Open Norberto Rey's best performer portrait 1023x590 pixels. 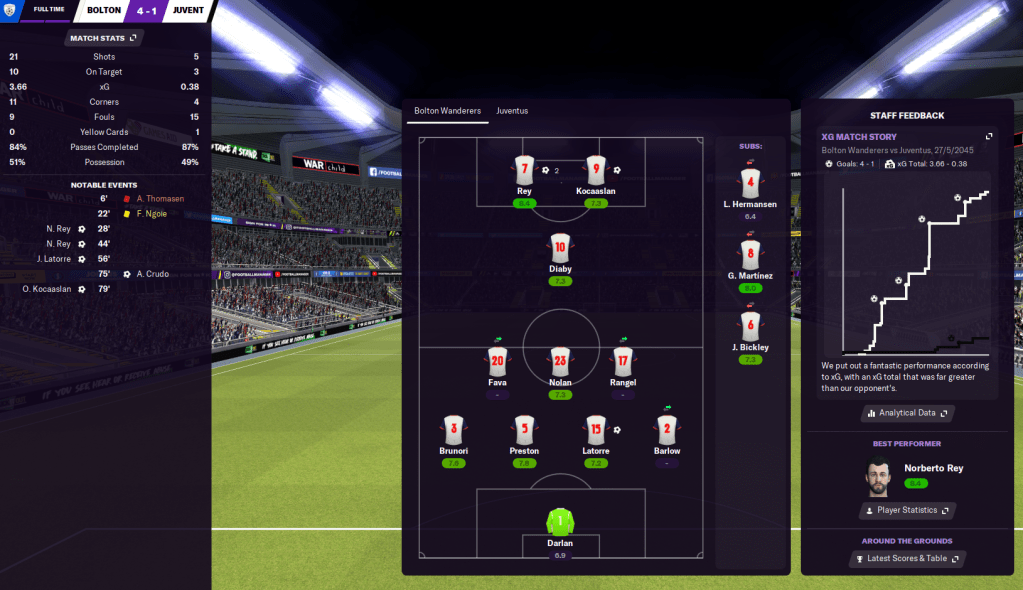[x=879, y=476]
